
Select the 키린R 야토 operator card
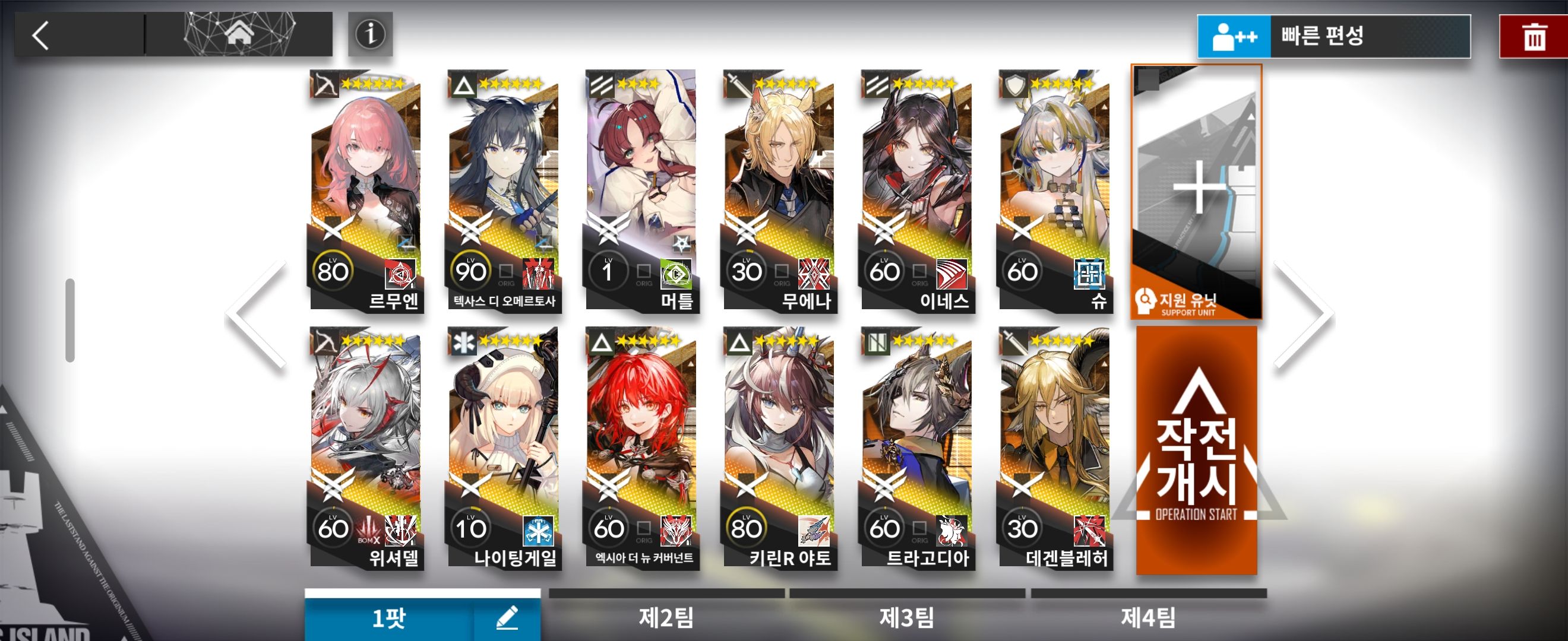click(780, 448)
